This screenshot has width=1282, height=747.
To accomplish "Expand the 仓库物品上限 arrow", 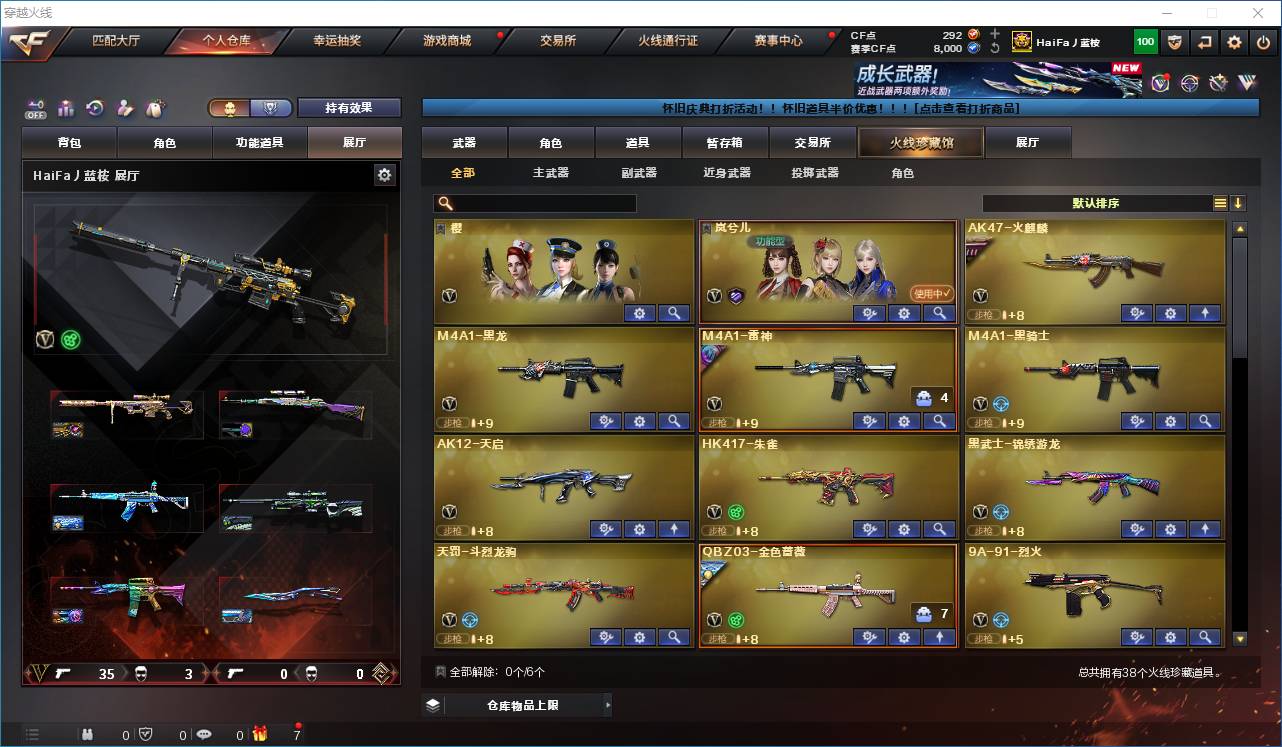I will [x=606, y=704].
